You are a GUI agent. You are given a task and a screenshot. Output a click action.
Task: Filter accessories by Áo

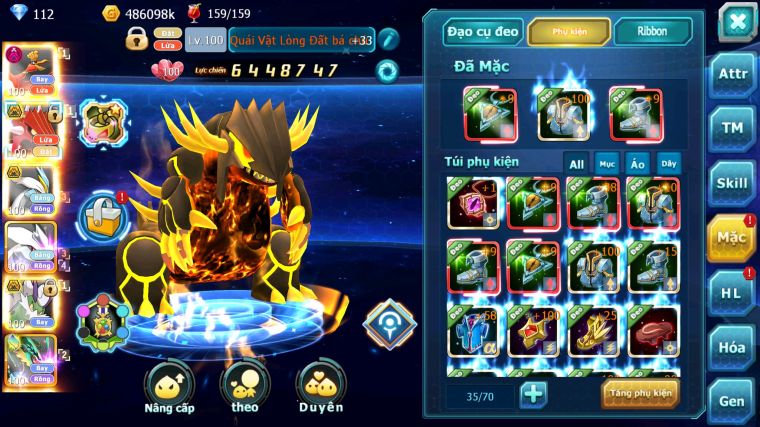(x=637, y=163)
